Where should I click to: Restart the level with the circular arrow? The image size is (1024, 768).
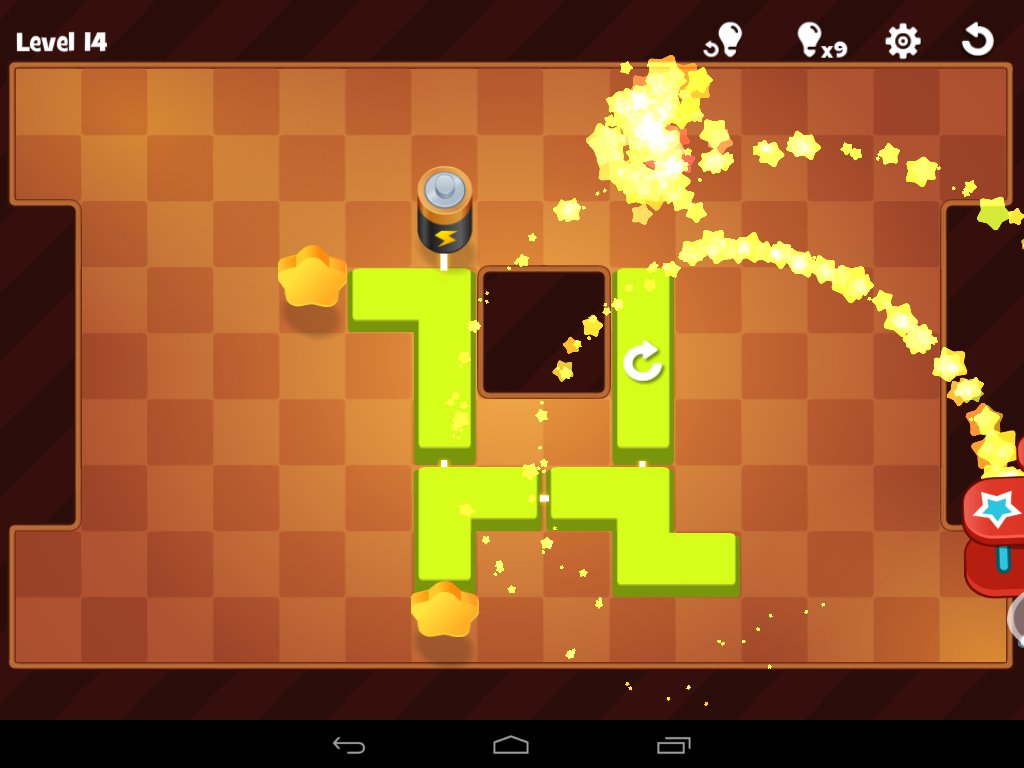tap(977, 41)
